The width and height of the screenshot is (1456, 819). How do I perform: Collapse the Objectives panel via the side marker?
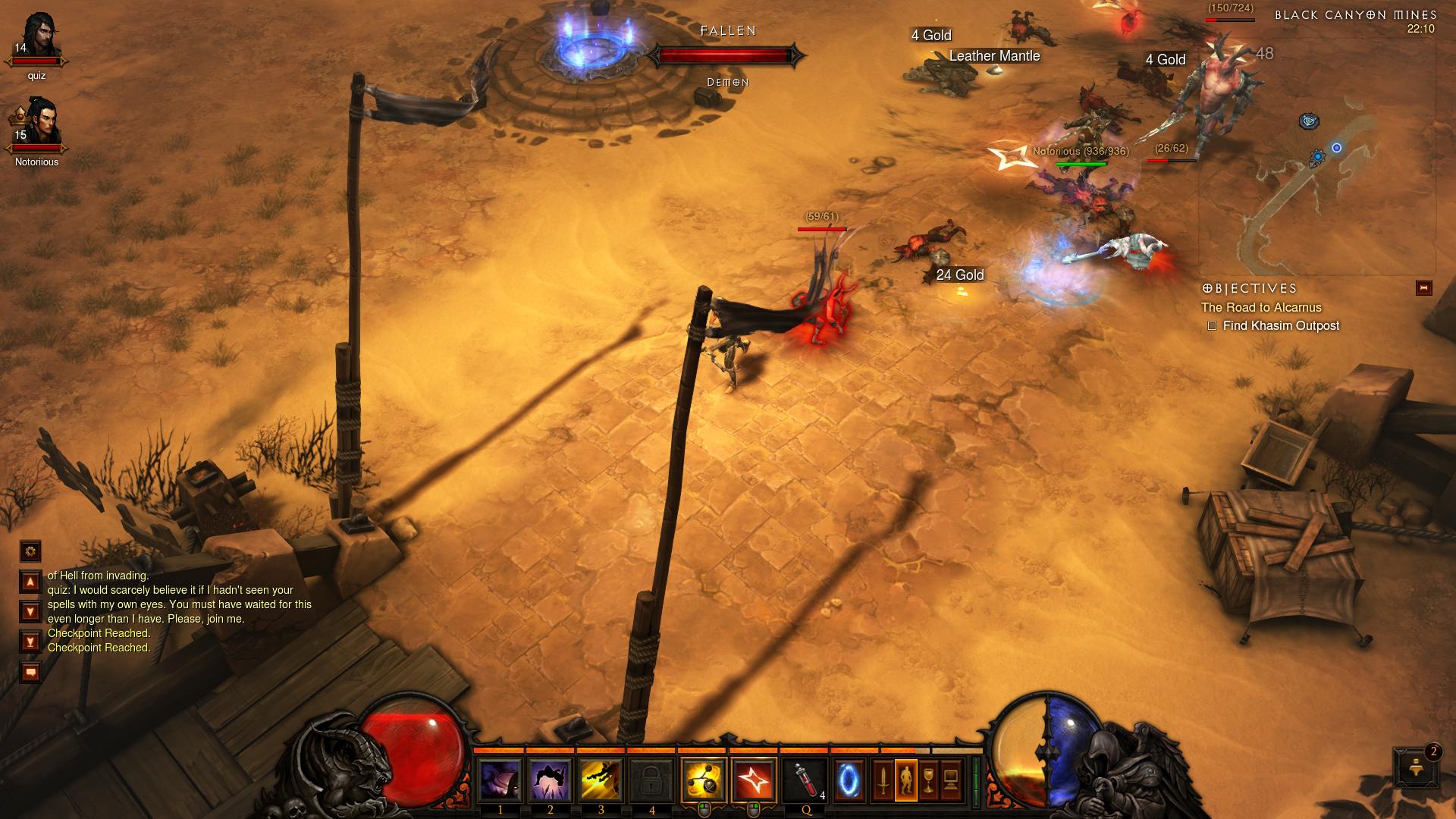1425,287
